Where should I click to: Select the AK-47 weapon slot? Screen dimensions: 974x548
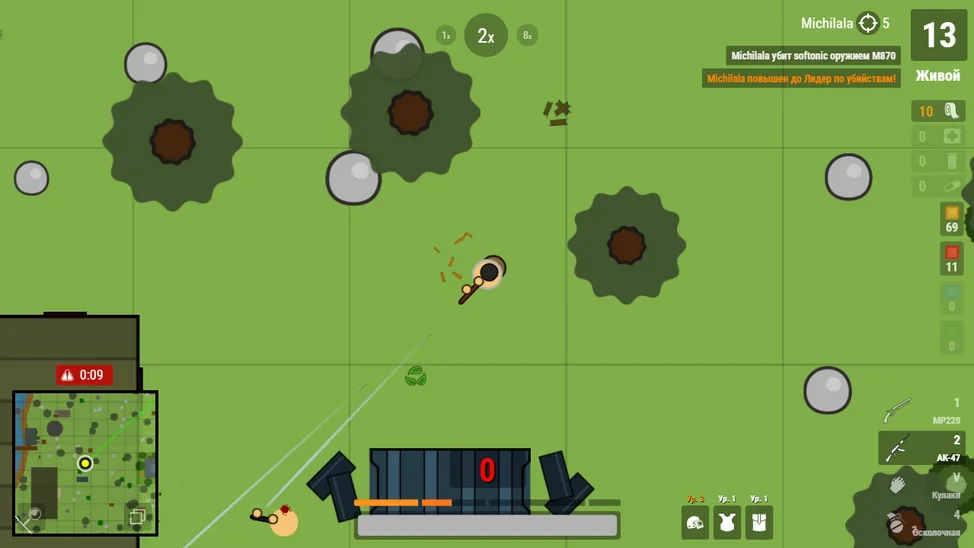[922, 448]
